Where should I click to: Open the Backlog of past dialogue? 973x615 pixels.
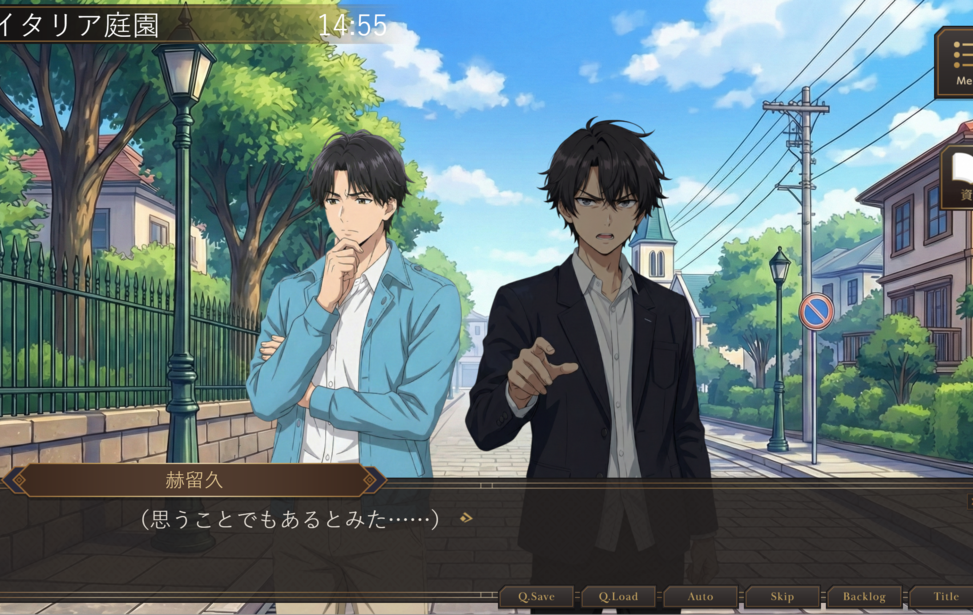click(864, 597)
